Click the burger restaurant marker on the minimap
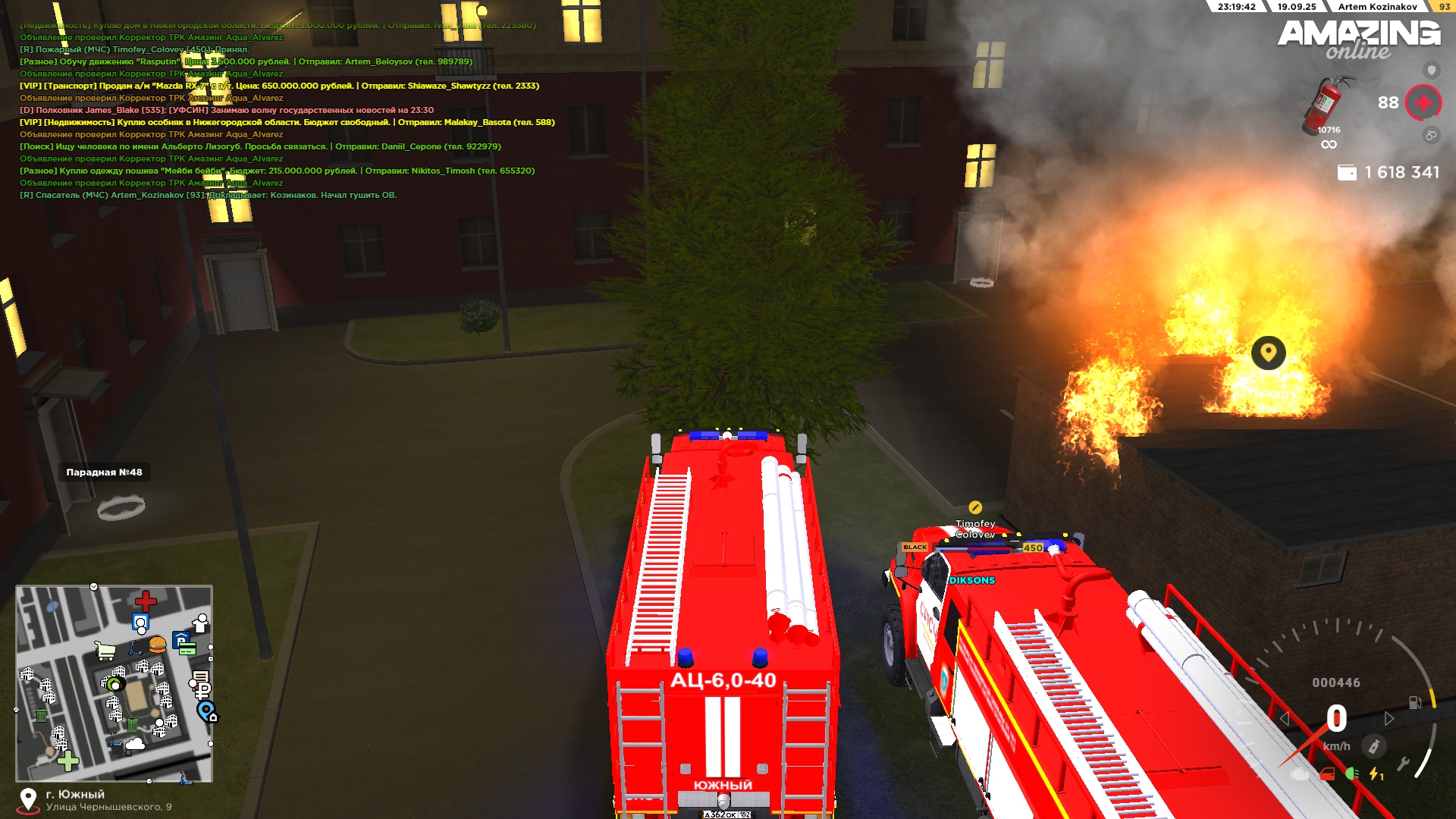This screenshot has width=1456, height=819. [158, 645]
